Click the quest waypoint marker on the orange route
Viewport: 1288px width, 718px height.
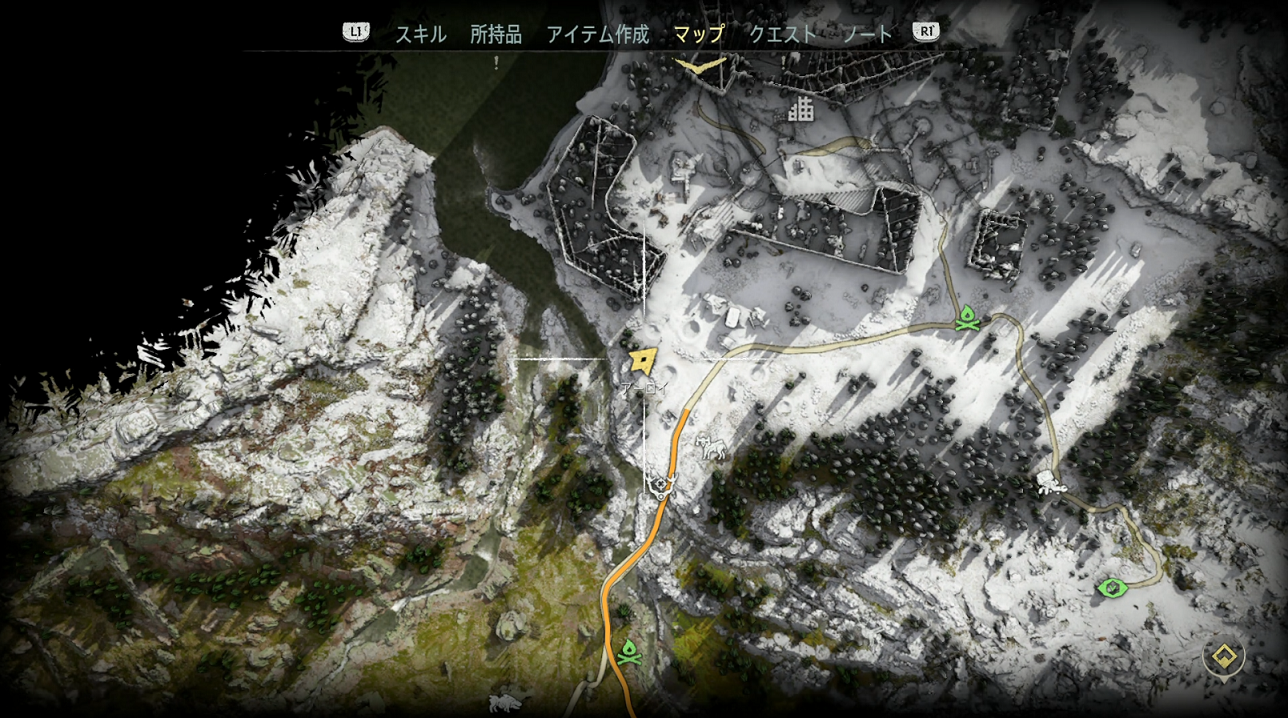pyautogui.click(x=659, y=487)
